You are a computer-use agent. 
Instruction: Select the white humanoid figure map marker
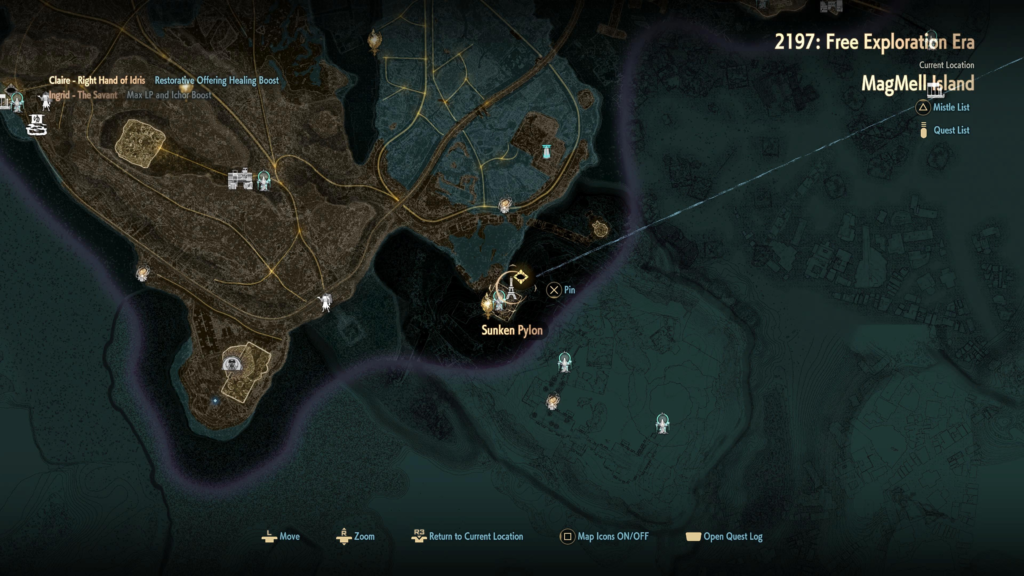325,301
